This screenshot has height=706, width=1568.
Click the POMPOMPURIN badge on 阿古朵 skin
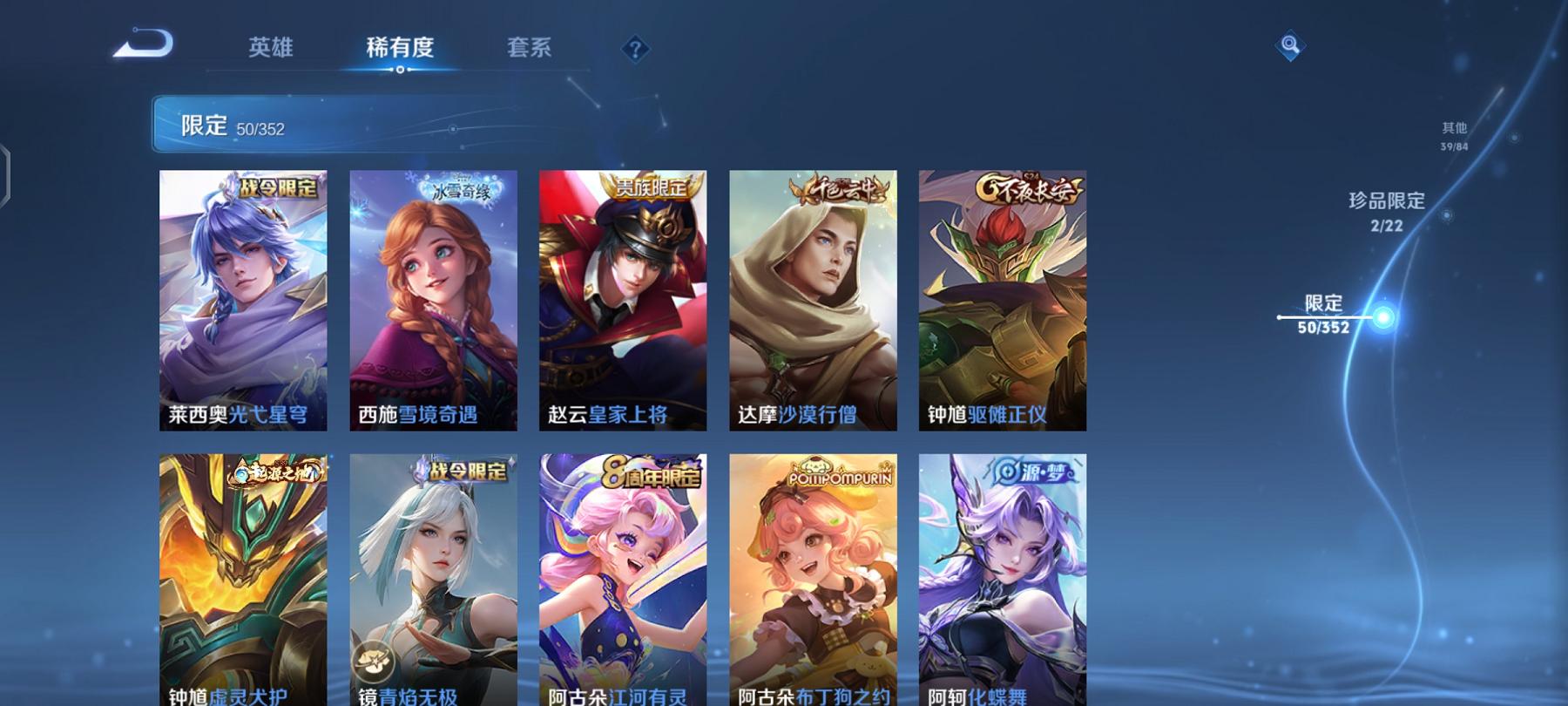coord(844,479)
